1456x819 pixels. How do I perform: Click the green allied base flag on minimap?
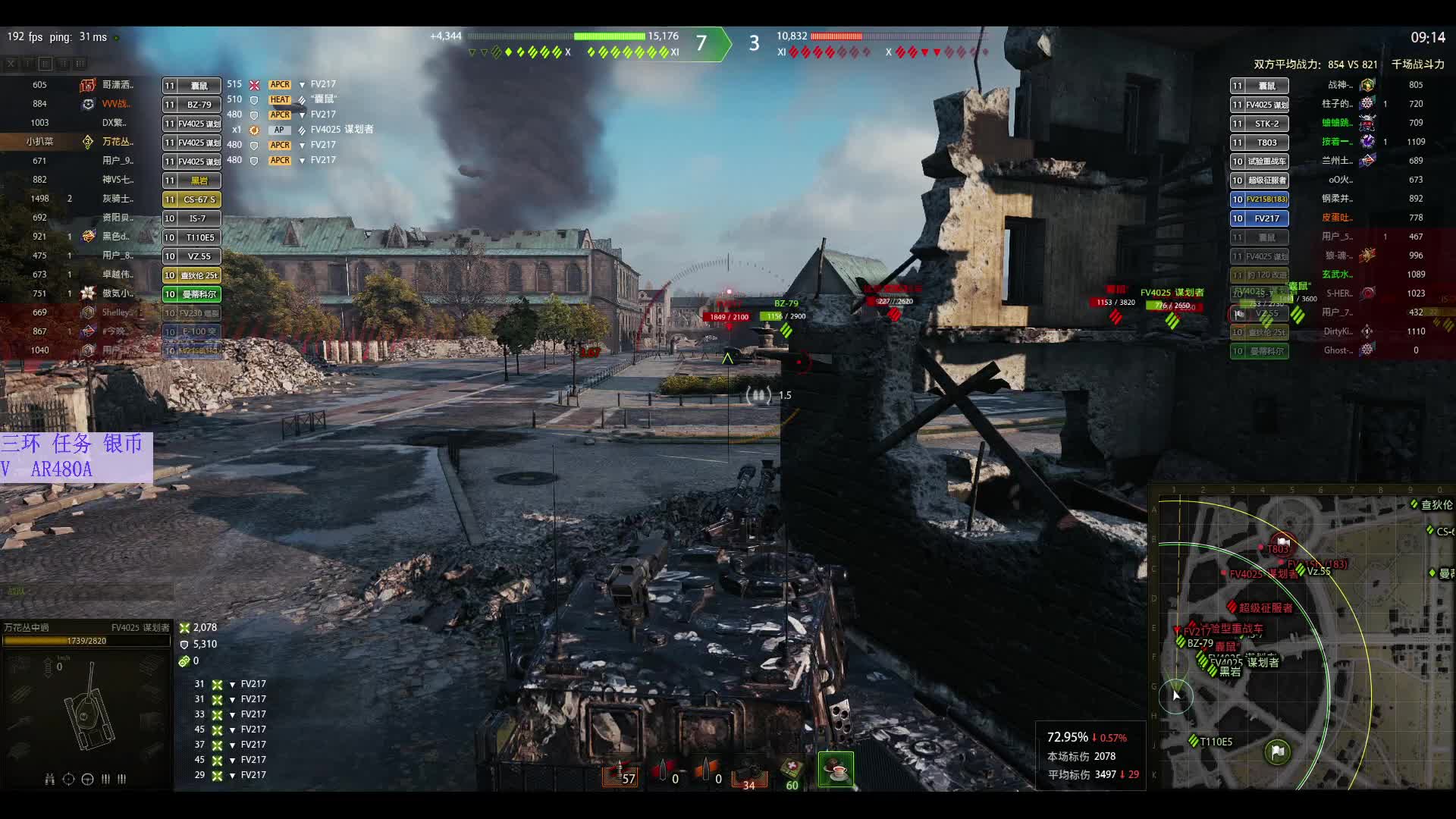(1278, 752)
